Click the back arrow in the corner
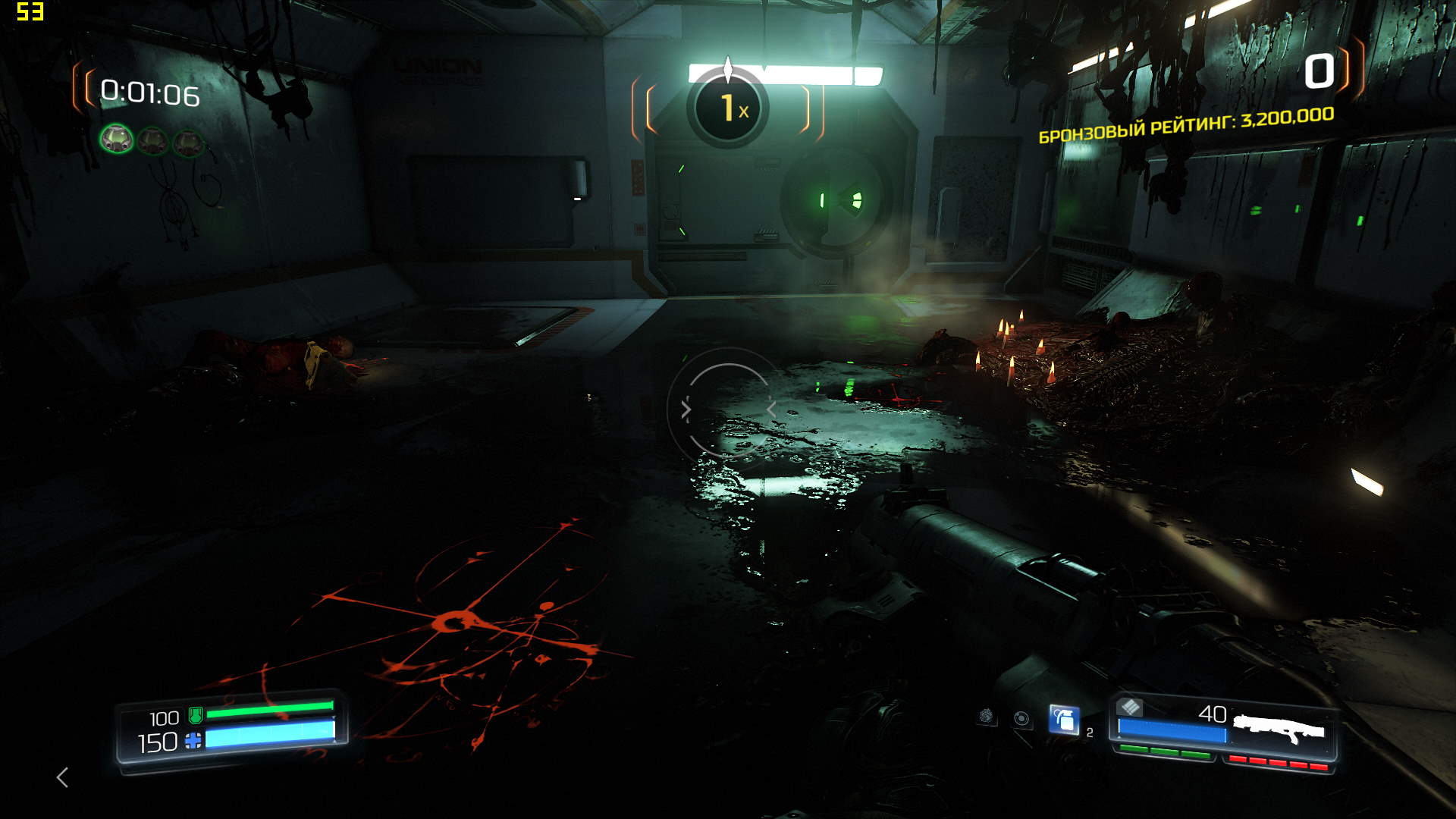The width and height of the screenshot is (1456, 819). tap(63, 777)
